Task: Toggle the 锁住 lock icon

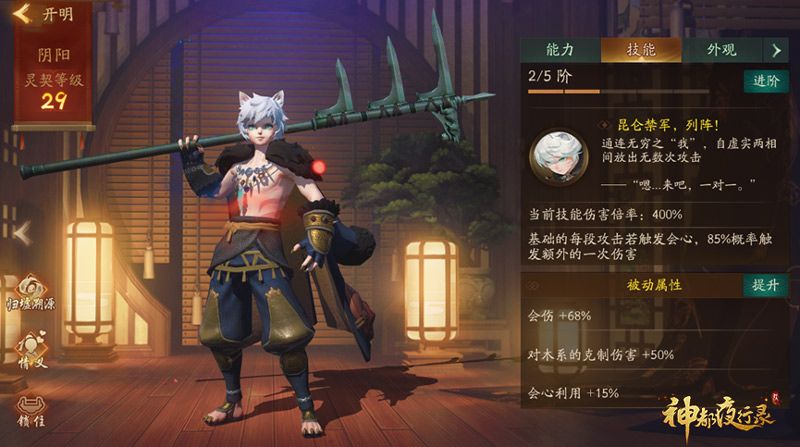Action: pyautogui.click(x=29, y=412)
